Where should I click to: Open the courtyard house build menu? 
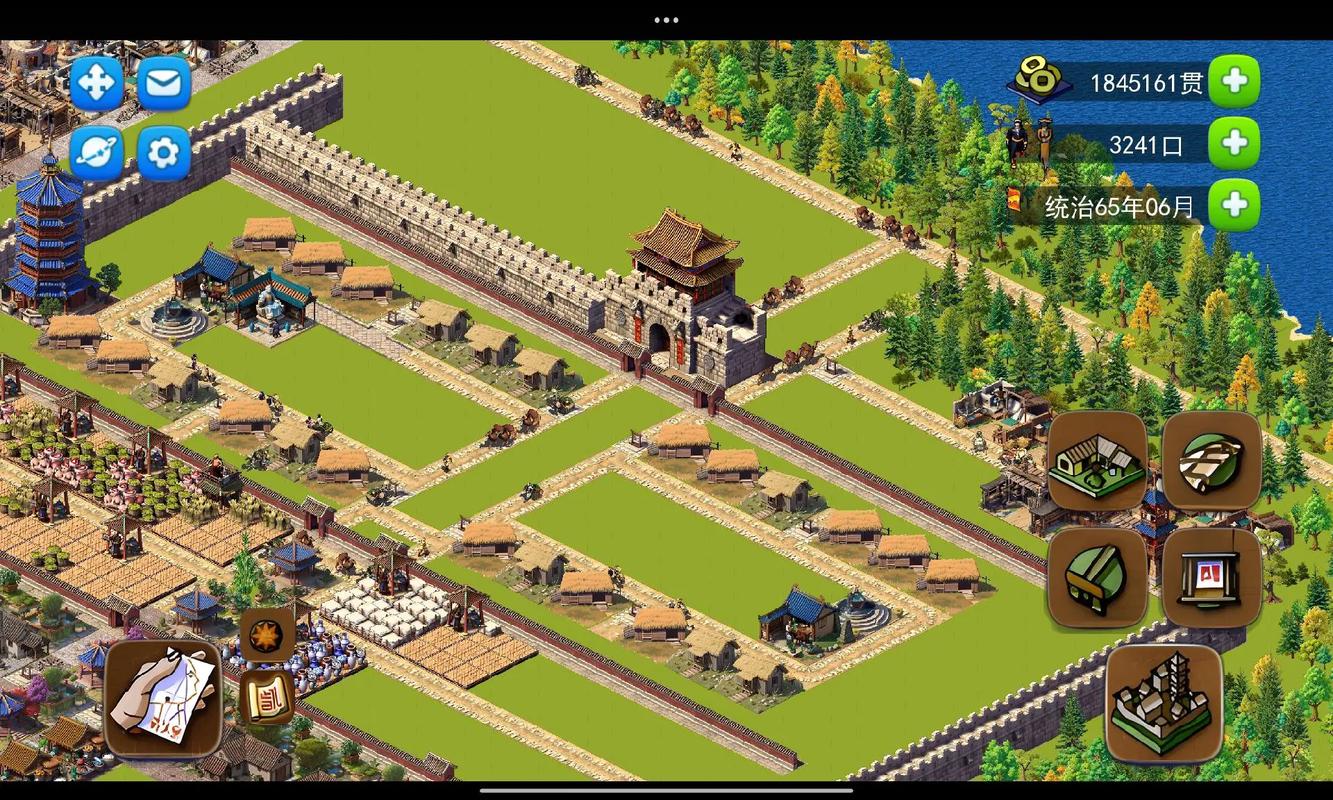1097,462
